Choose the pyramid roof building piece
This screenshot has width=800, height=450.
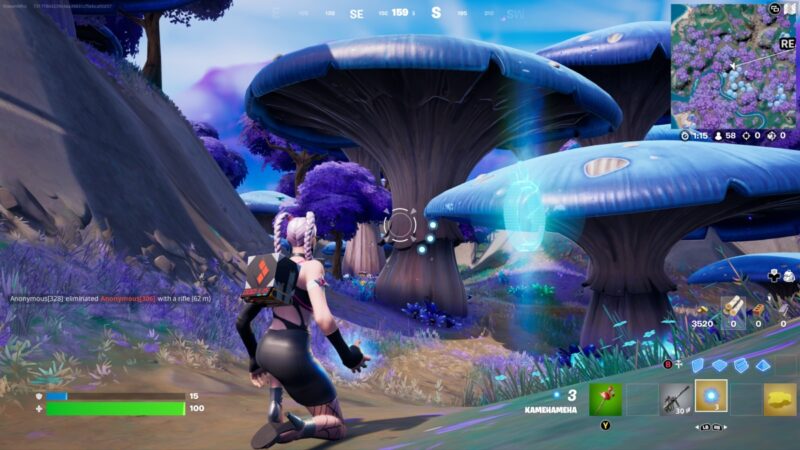click(x=763, y=366)
